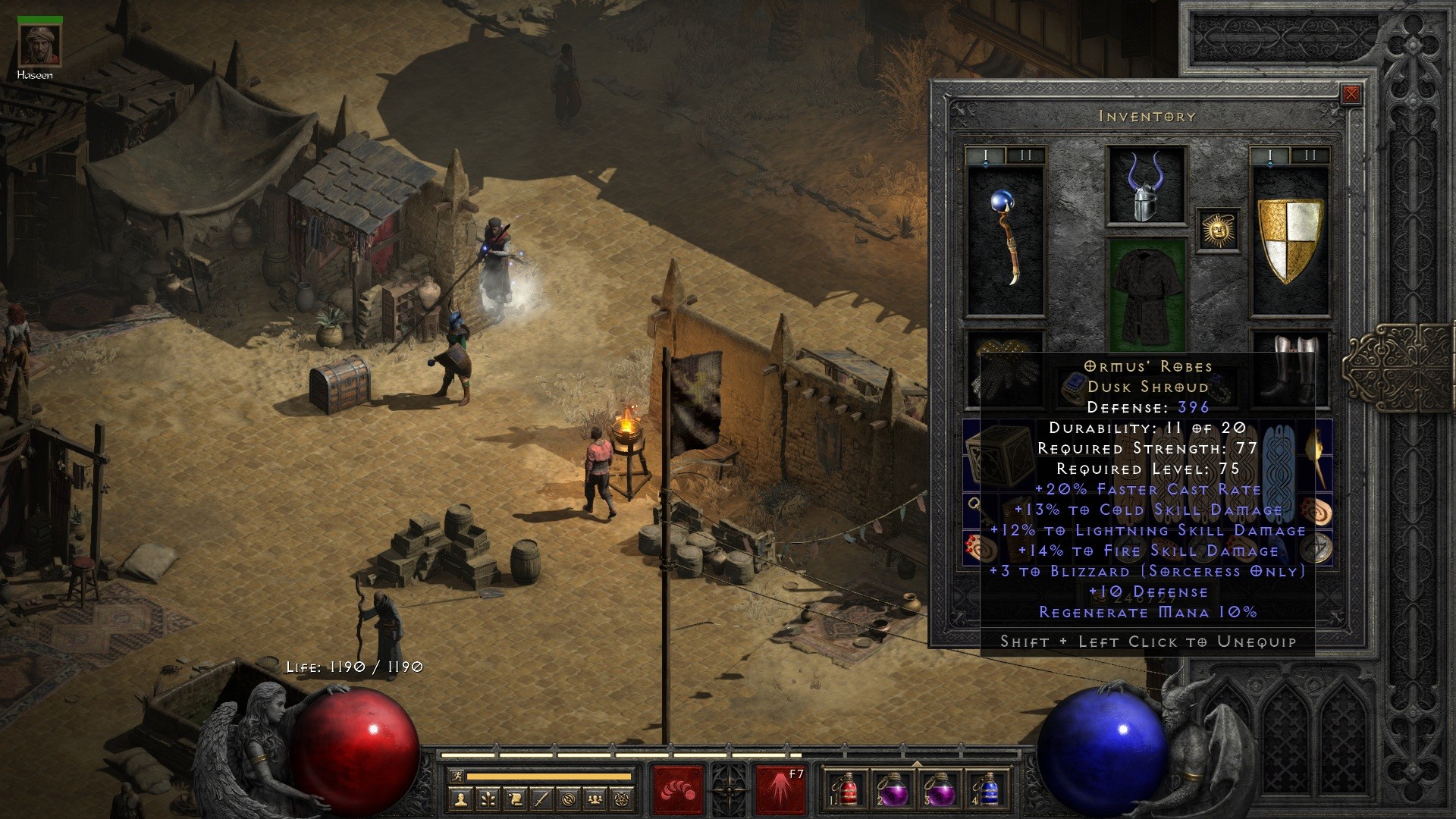The width and height of the screenshot is (1456, 819).
Task: Open the game menu pentagram icon
Action: pyautogui.click(x=623, y=799)
